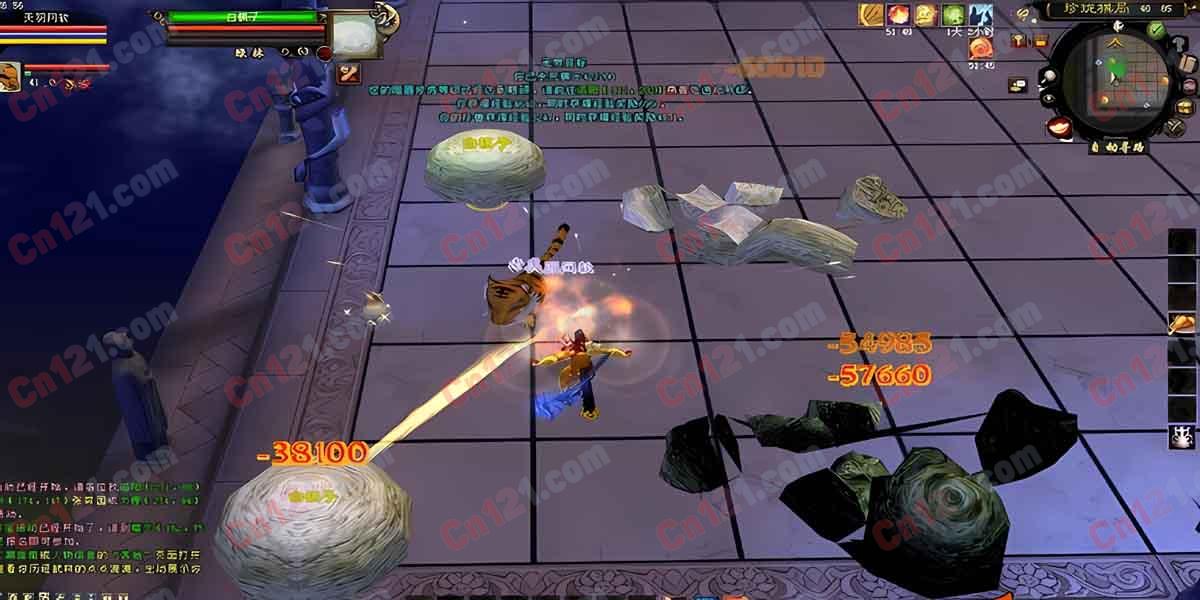Screen dimensions: 1200x600
Task: Click the green checkmark on minimap rim
Action: 1157,30
